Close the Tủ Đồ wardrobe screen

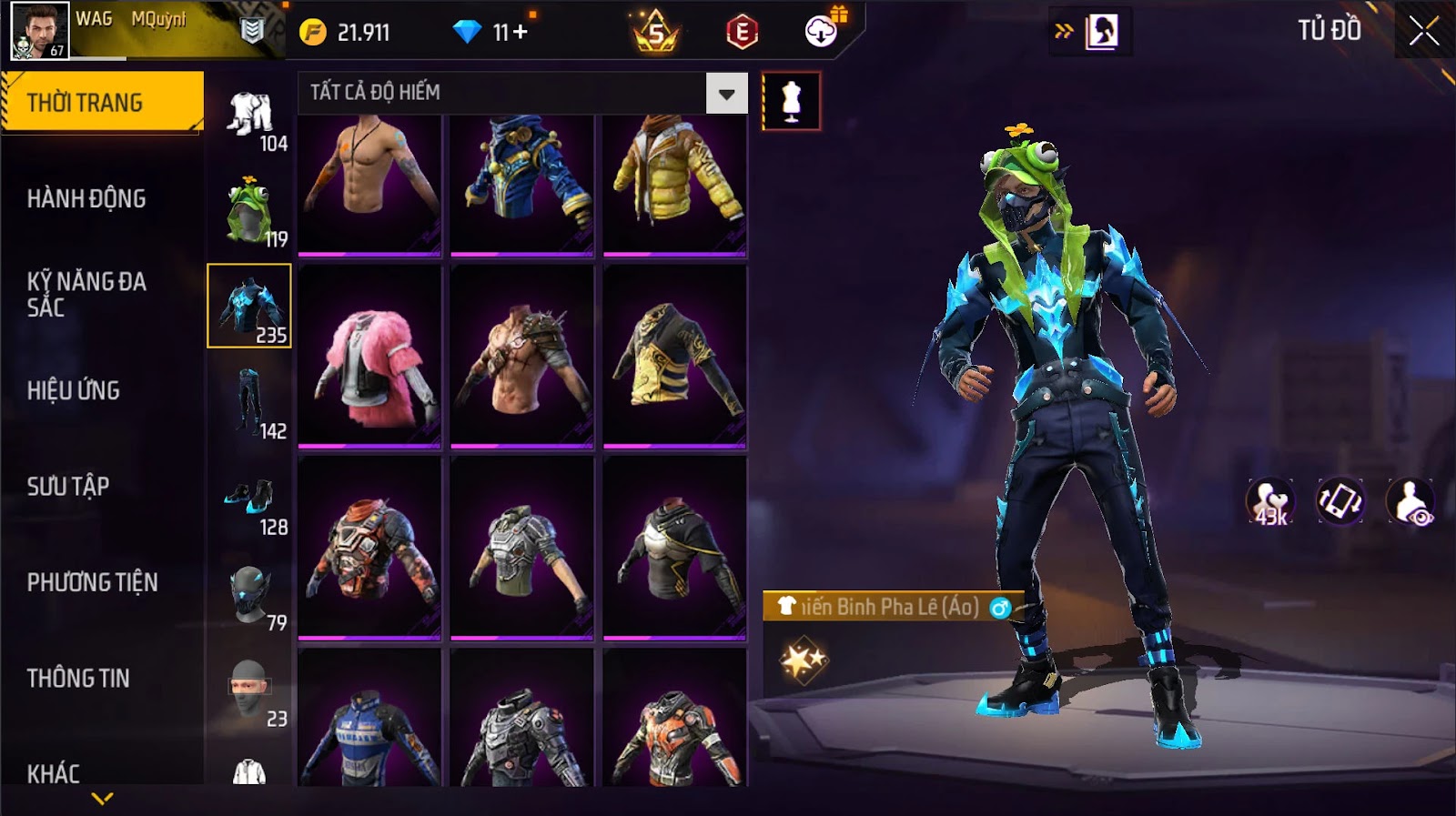point(1424,32)
